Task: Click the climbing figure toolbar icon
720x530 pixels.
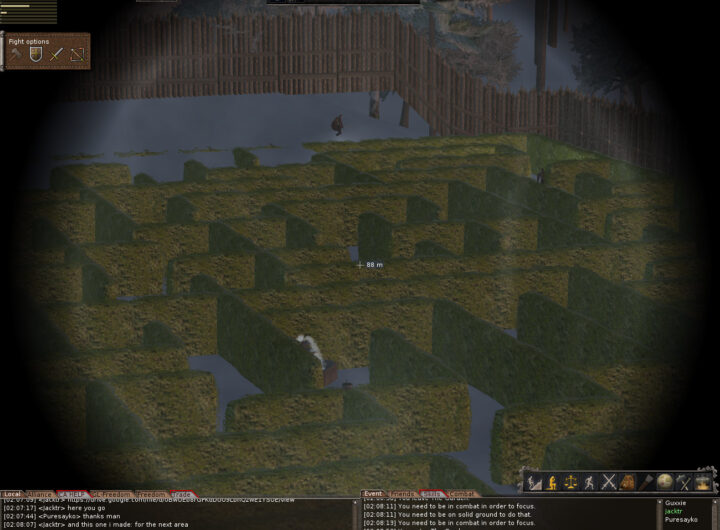Action: pos(533,483)
